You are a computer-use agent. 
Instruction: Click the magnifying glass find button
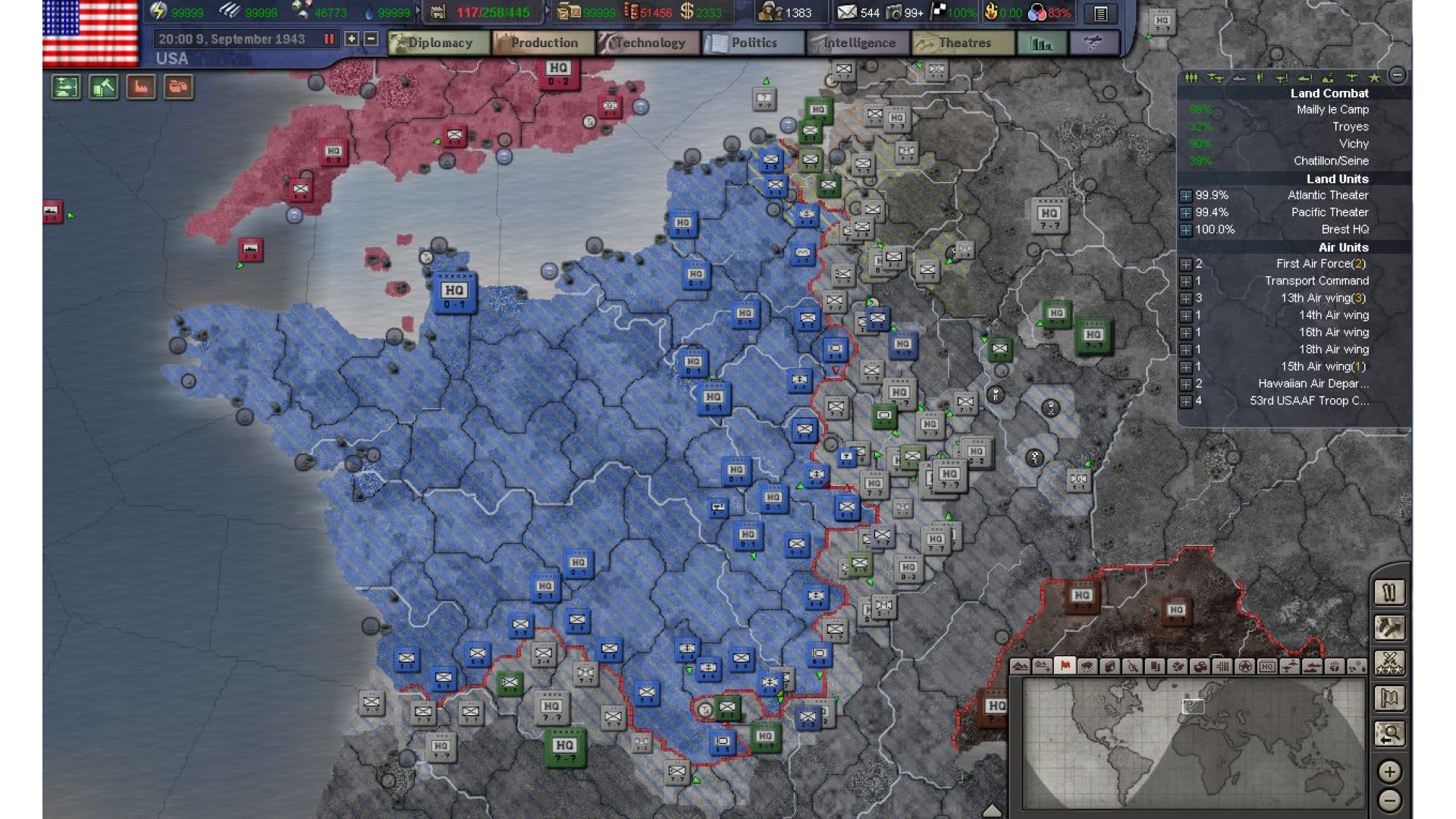[1389, 733]
